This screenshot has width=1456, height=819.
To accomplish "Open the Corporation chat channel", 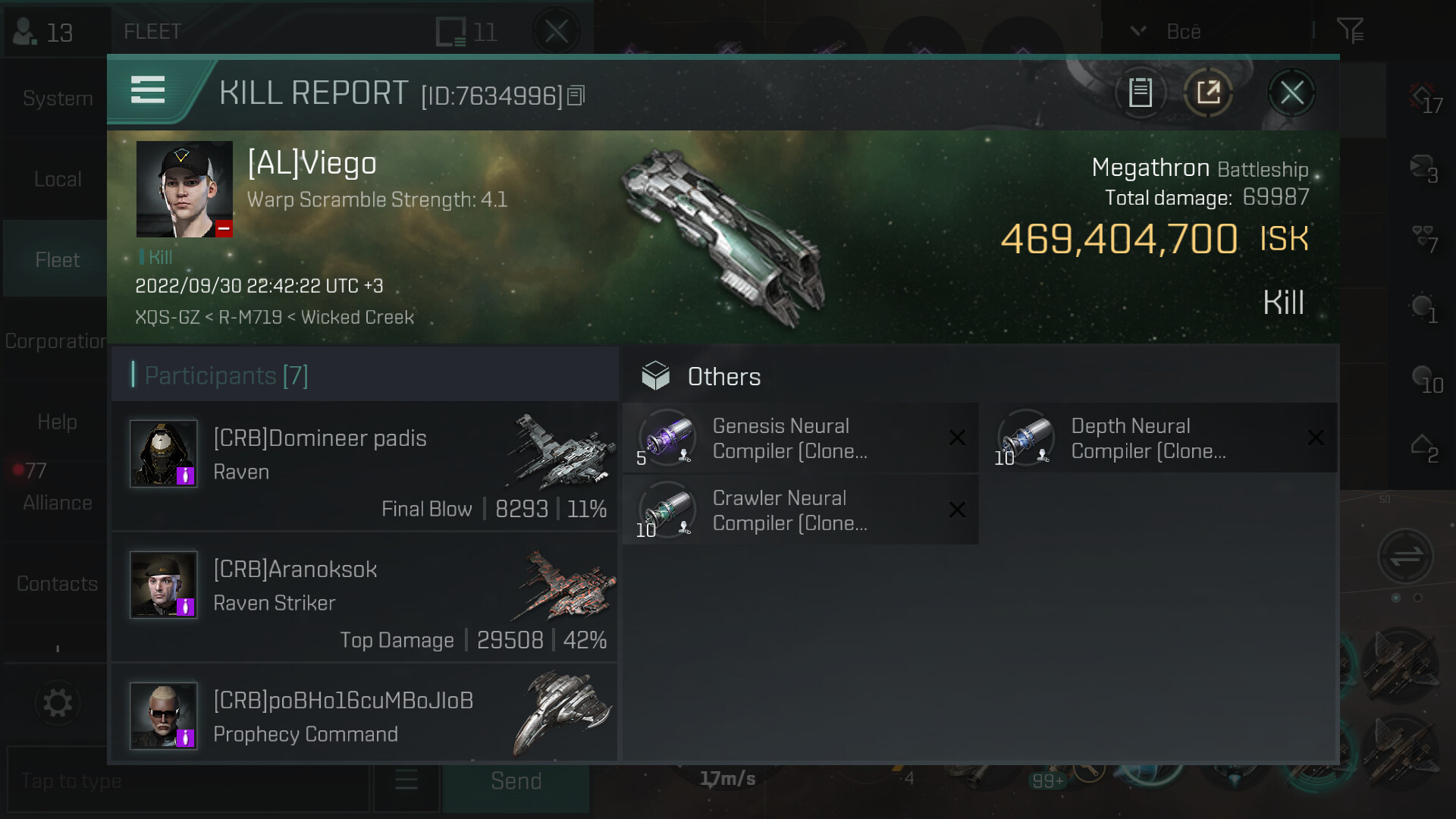I will tap(55, 341).
